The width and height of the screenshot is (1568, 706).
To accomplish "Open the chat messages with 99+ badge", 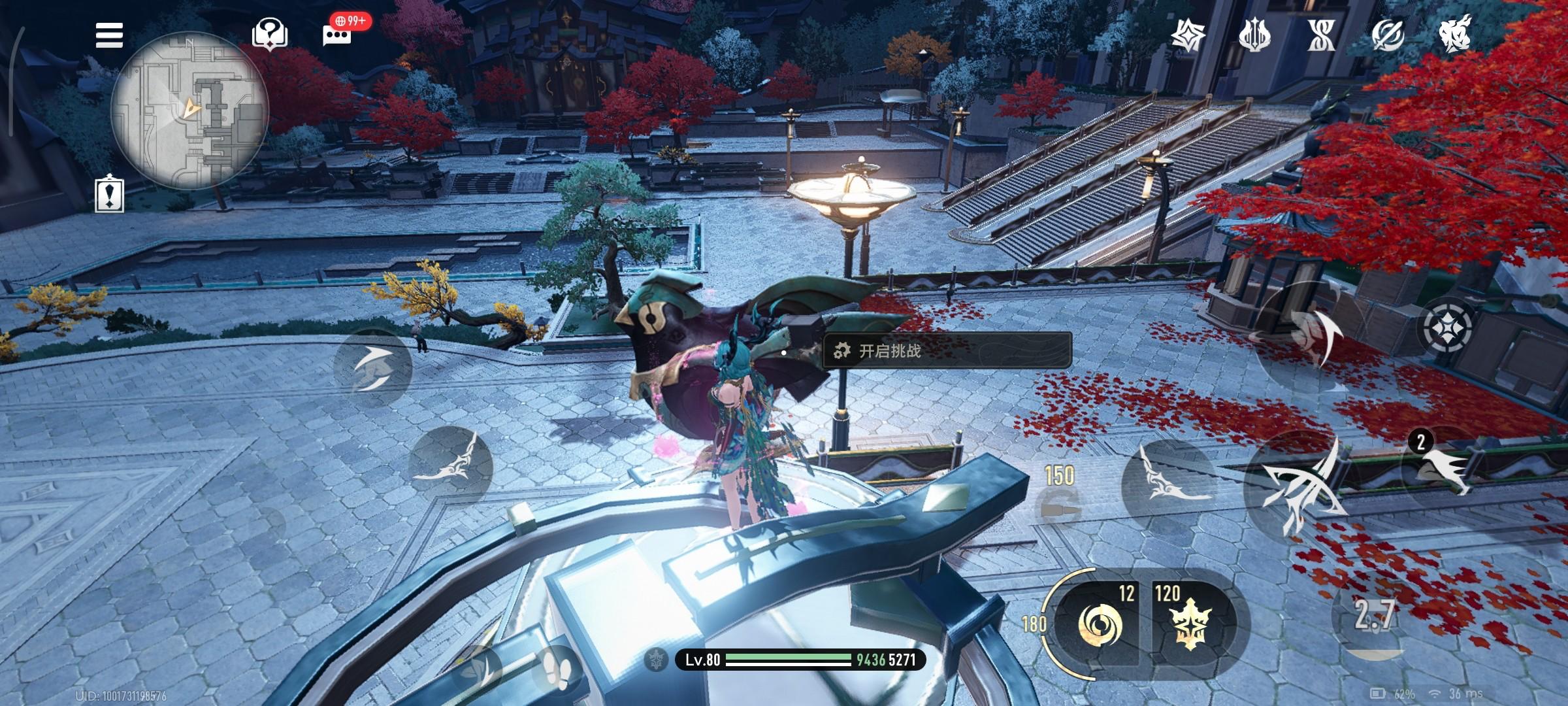I will 338,33.
